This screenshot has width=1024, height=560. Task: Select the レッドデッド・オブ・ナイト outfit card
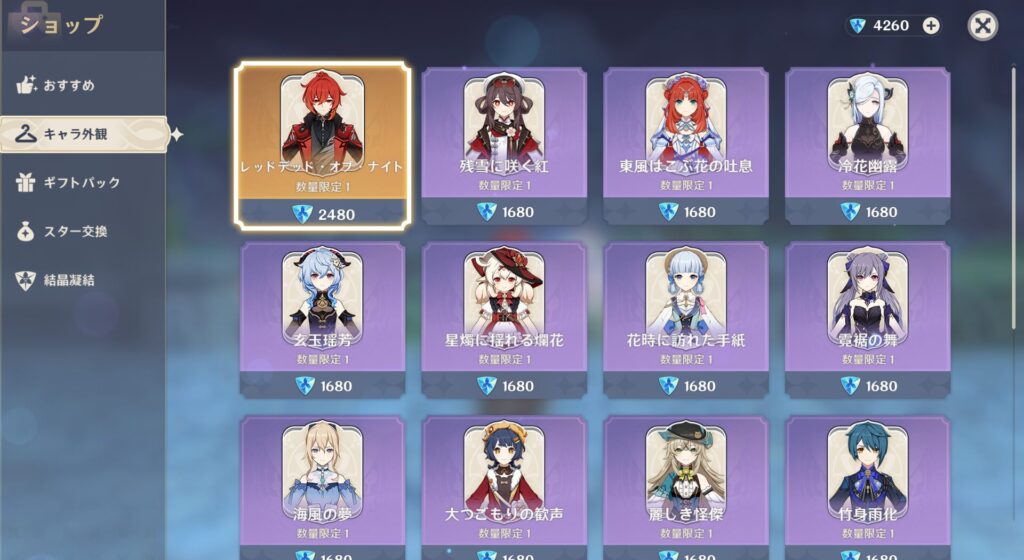tap(322, 145)
